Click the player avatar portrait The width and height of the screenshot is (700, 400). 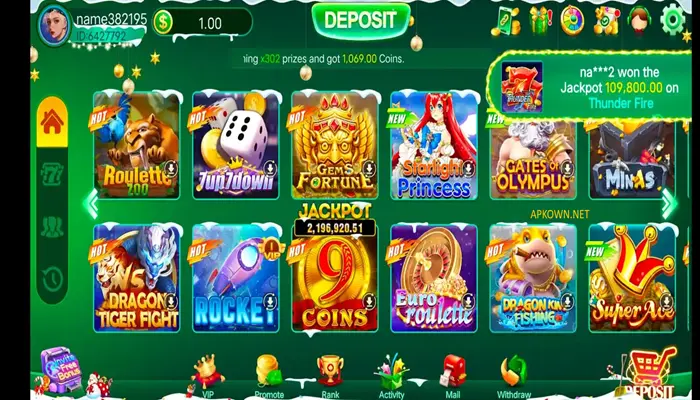[54, 24]
